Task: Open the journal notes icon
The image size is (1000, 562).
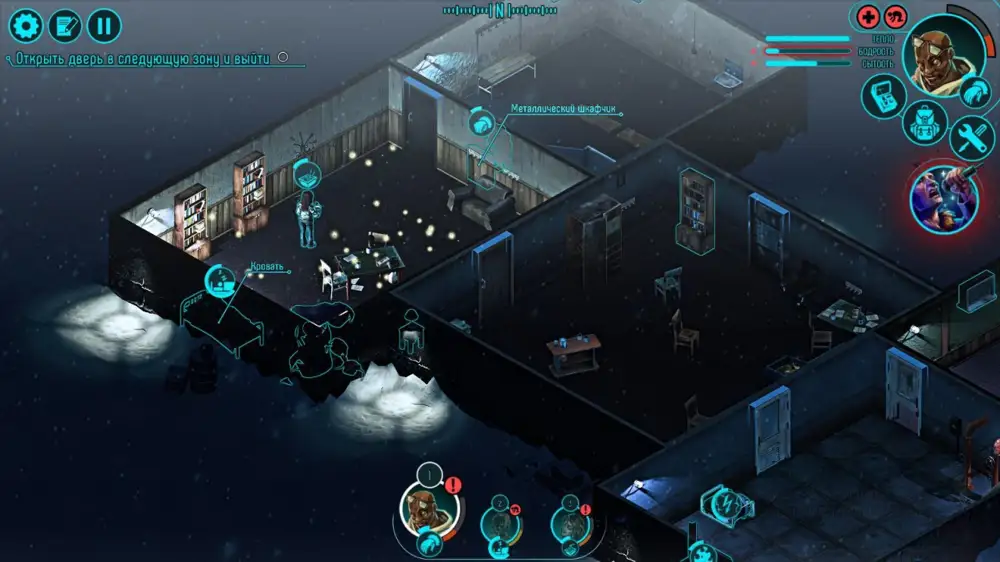Action: pos(65,25)
